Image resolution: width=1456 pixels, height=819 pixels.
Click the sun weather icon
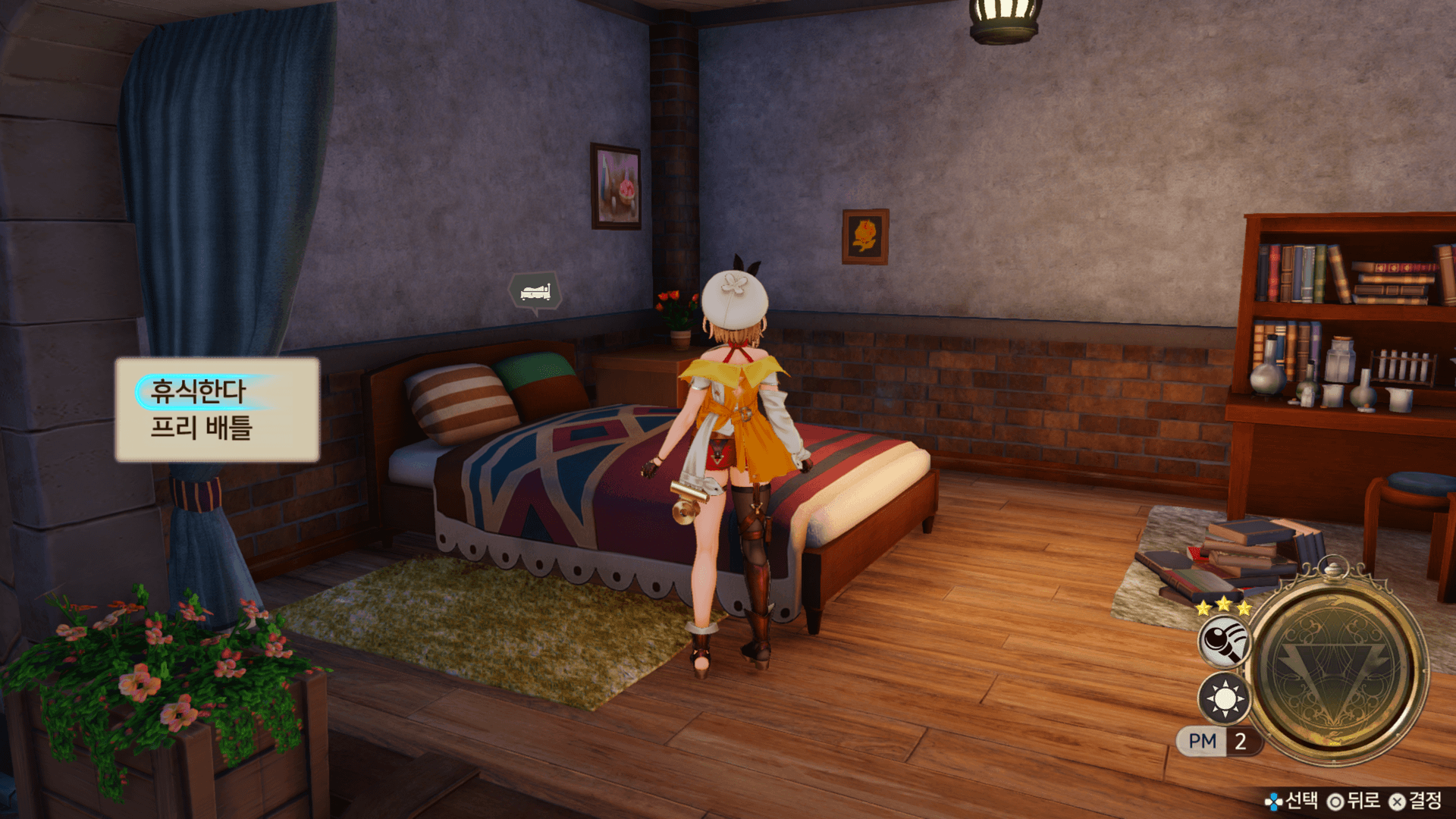[1224, 698]
